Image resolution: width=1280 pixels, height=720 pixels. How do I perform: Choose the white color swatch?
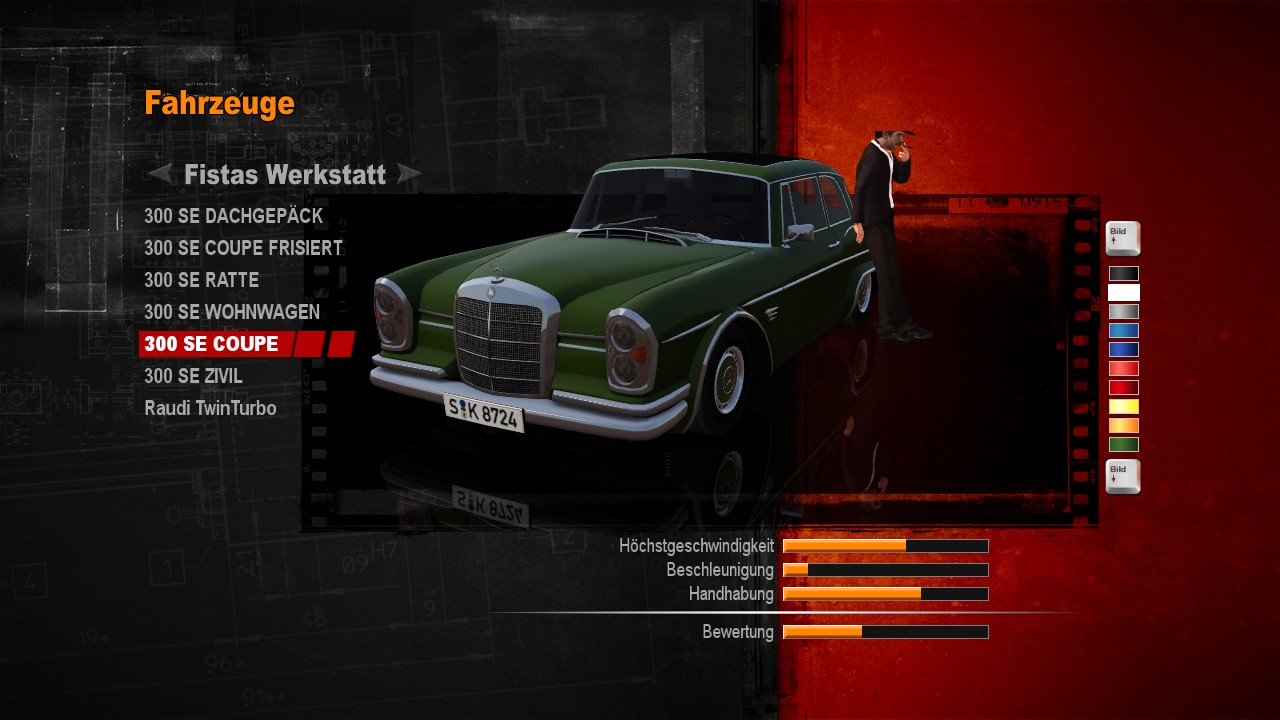[x=1123, y=292]
